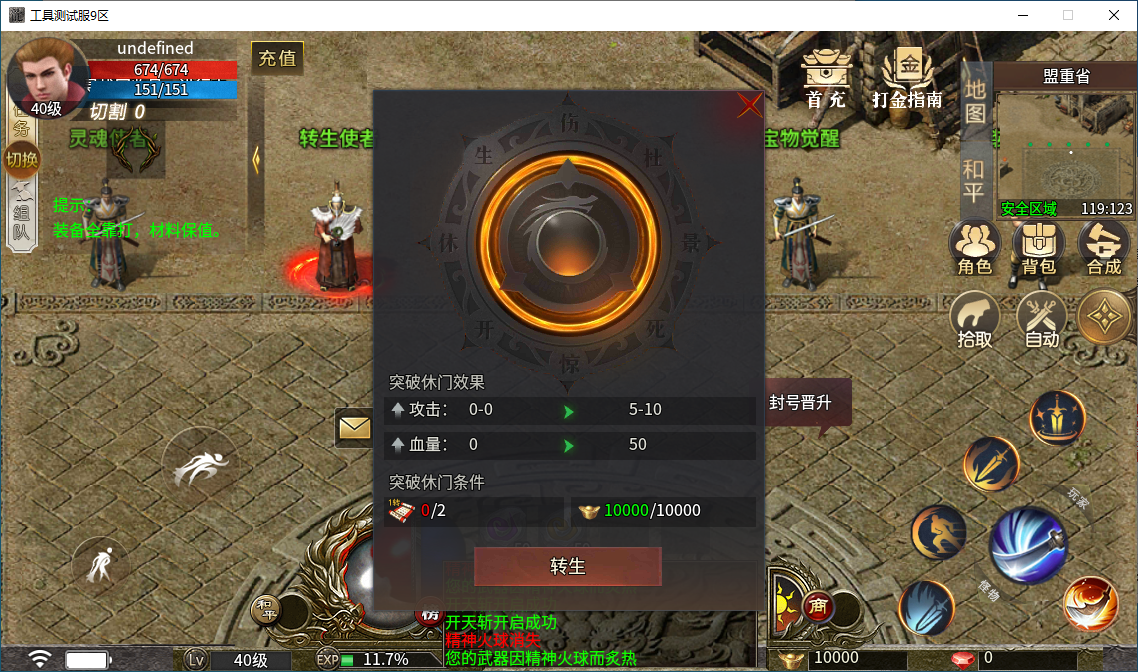This screenshot has width=1138, height=672.
Task: Toggle the 和平 peace attack mode
Action: [974, 181]
